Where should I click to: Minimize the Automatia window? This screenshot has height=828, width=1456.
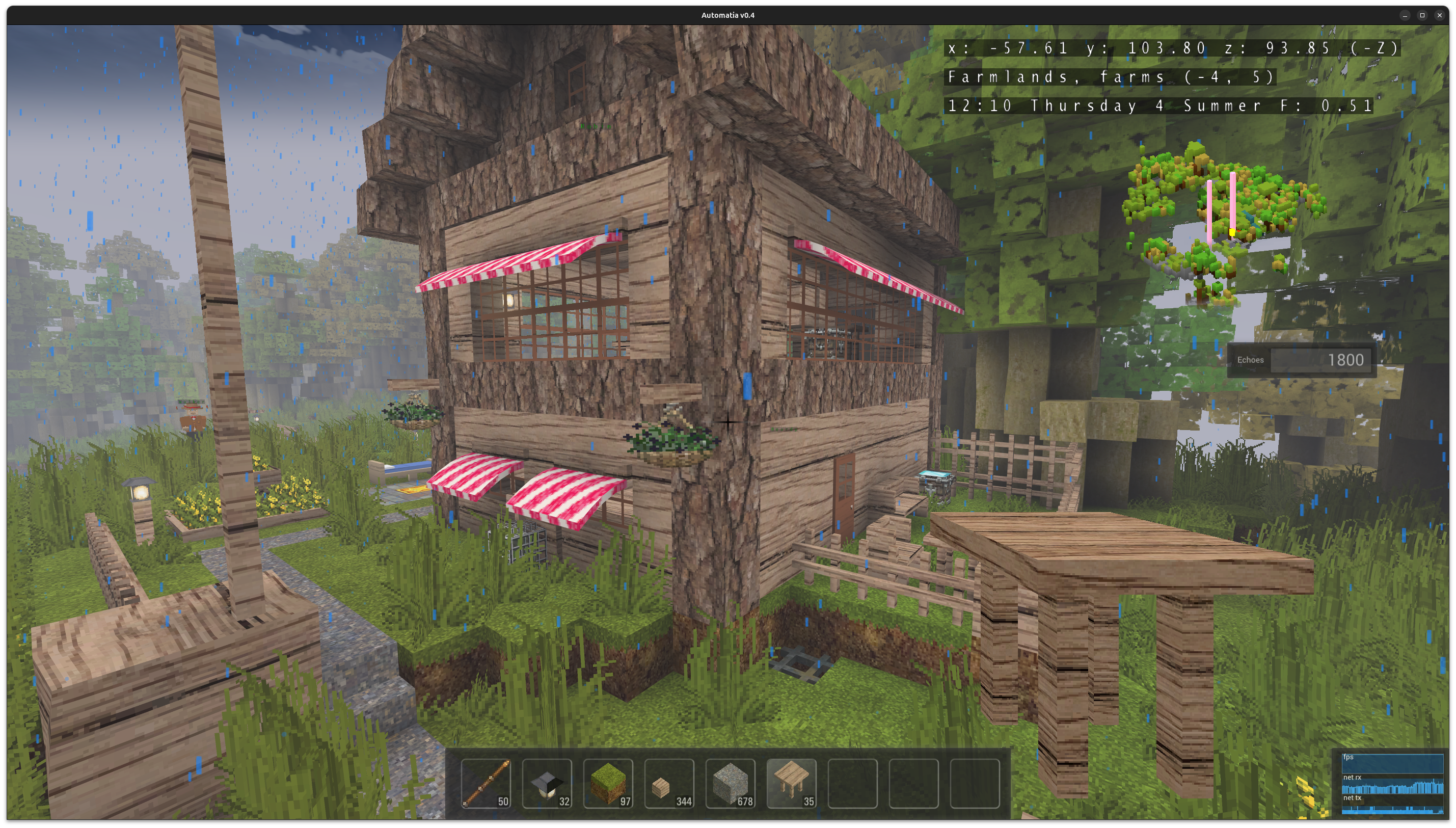1405,15
